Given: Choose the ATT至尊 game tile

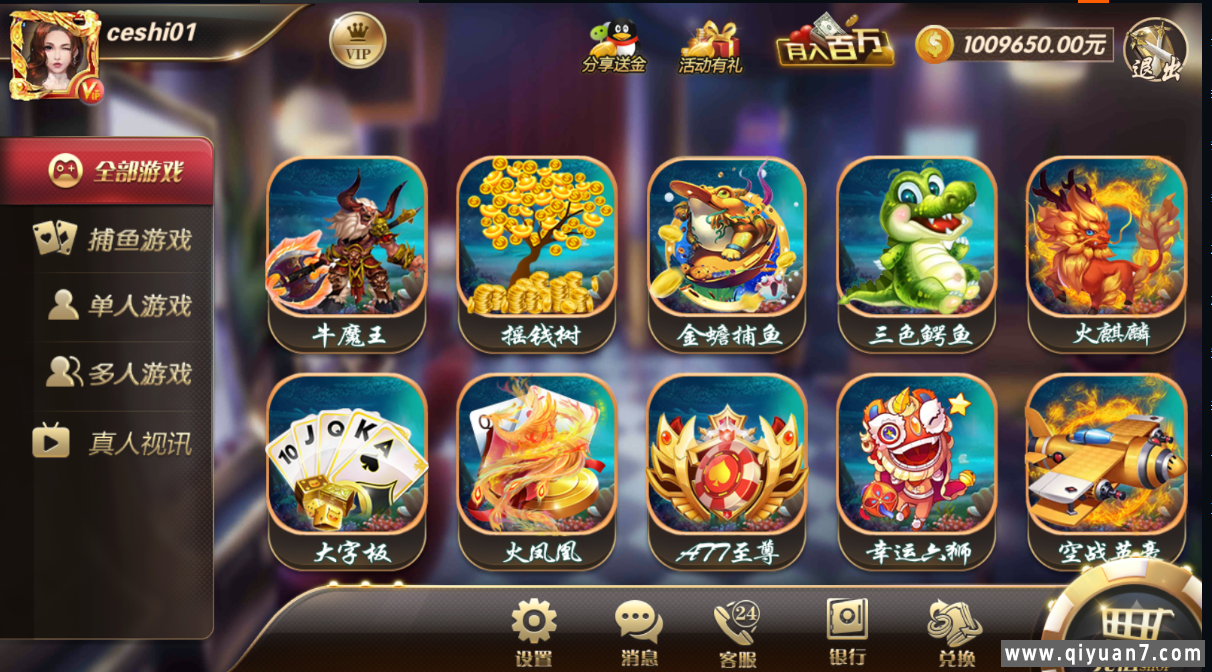Looking at the screenshot, I should [727, 468].
